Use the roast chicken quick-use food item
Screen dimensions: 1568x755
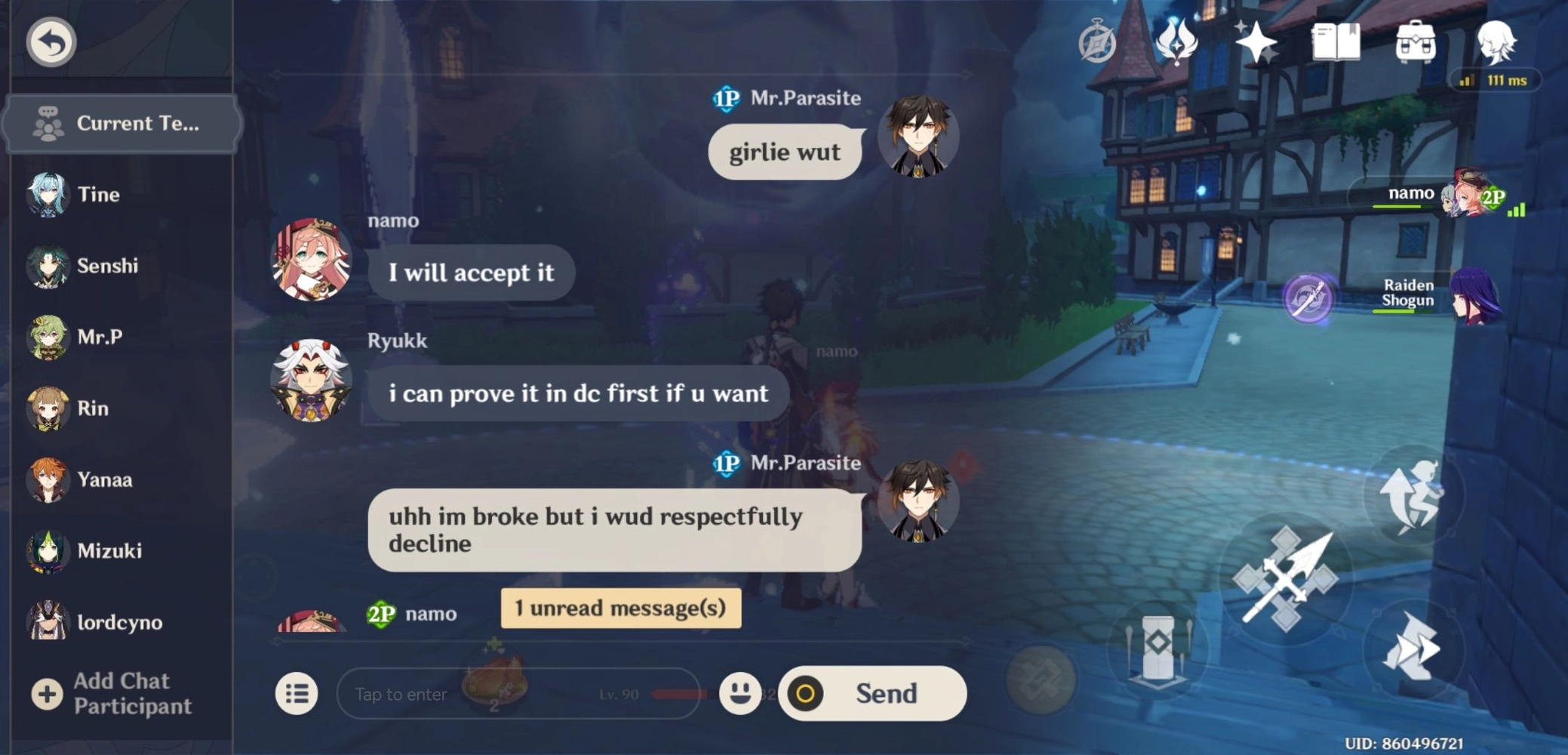click(x=494, y=683)
